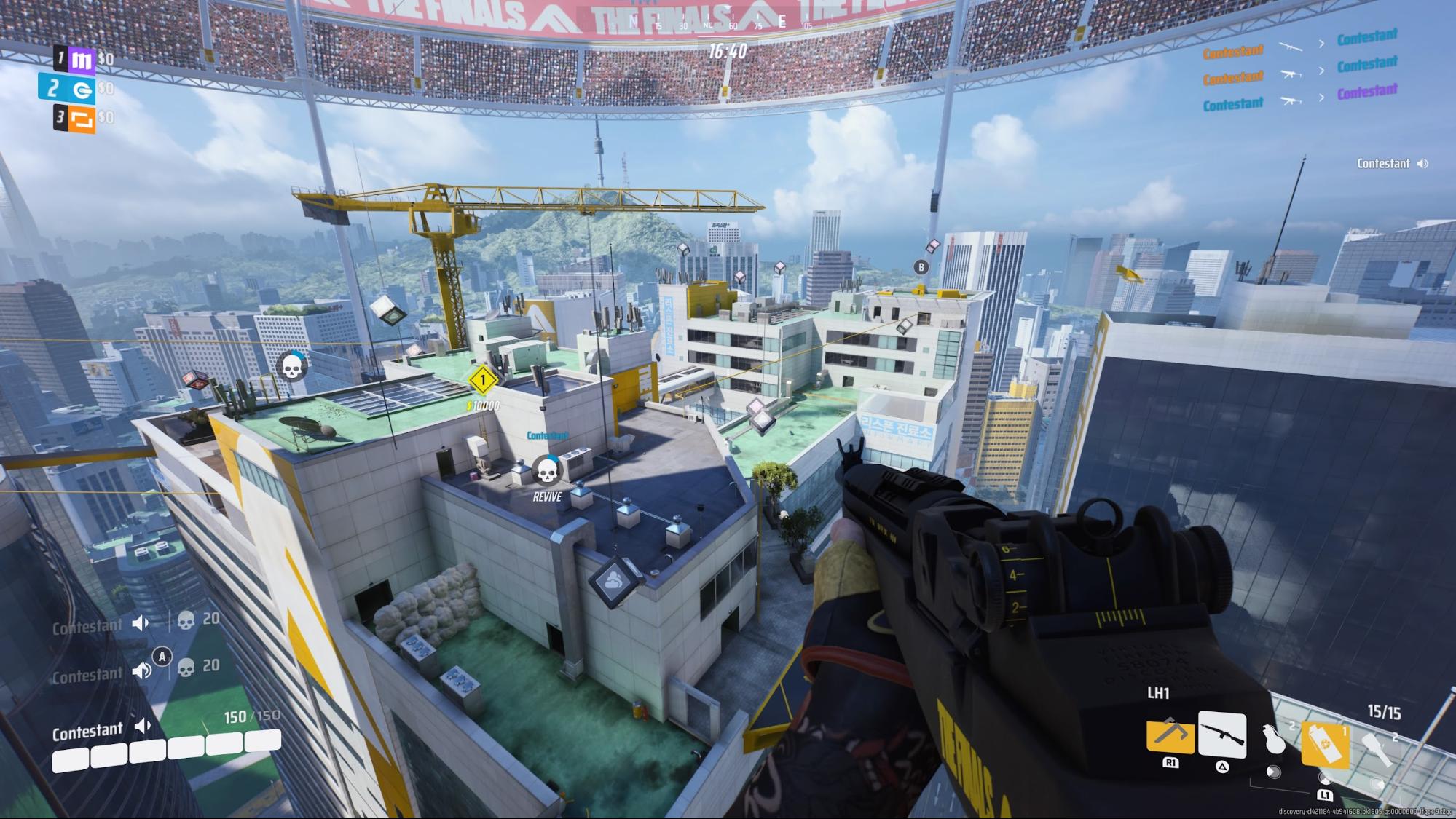Toggle speaker for teammate above the A badge

pyautogui.click(x=140, y=622)
